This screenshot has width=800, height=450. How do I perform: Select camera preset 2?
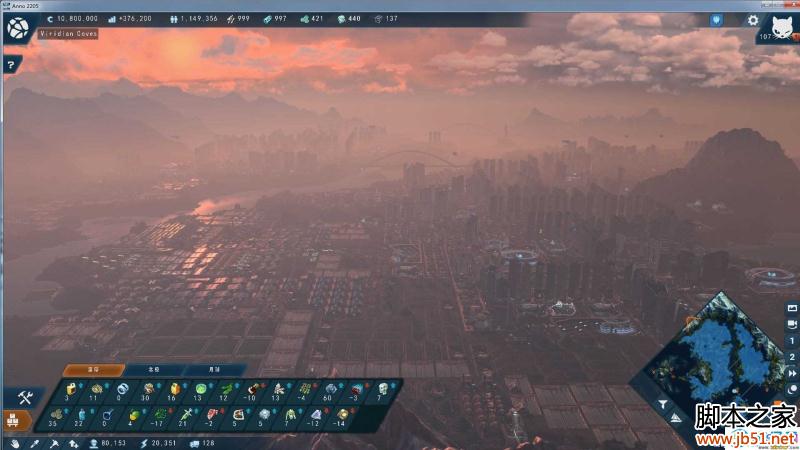[791, 358]
